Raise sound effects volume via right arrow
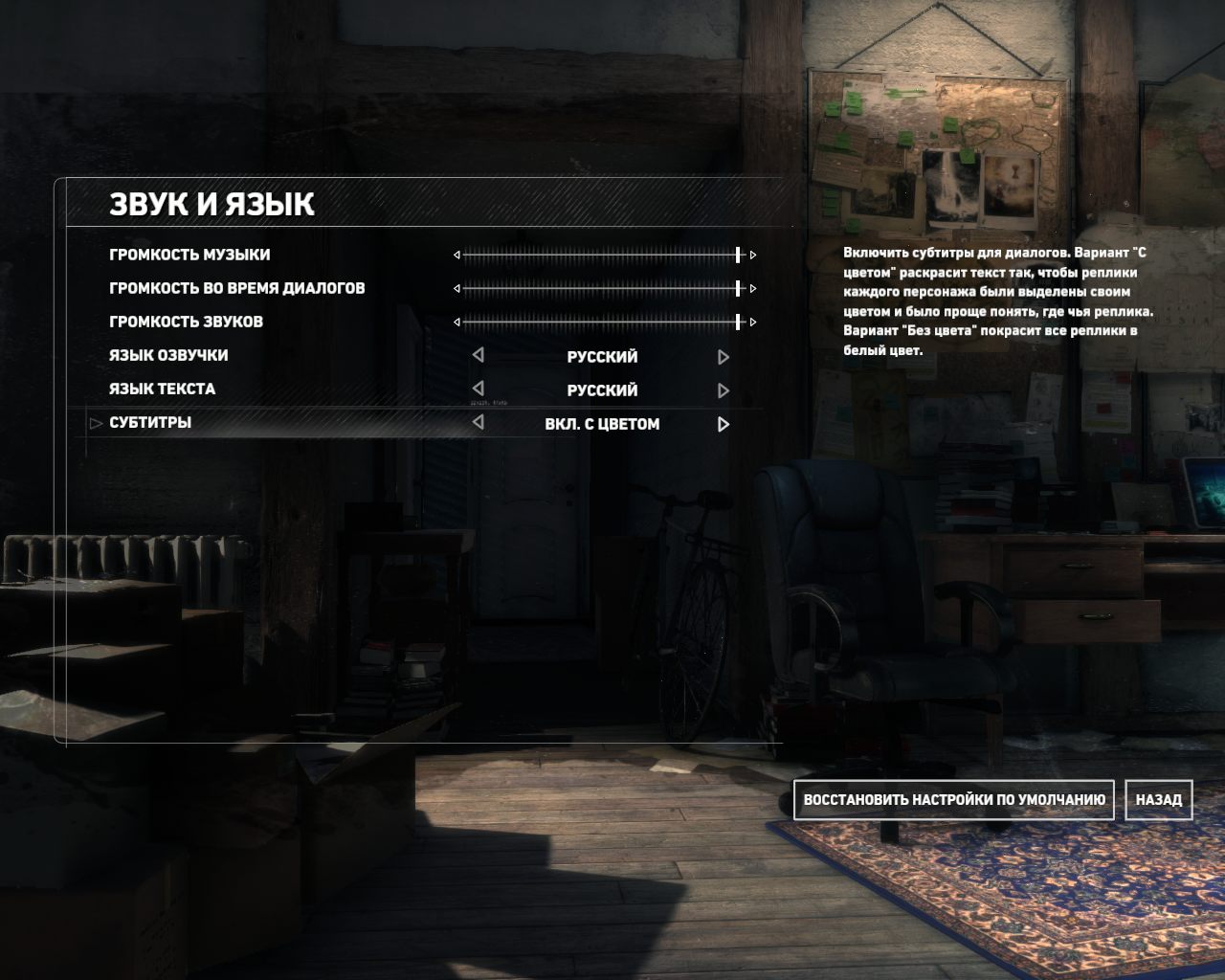 753,322
